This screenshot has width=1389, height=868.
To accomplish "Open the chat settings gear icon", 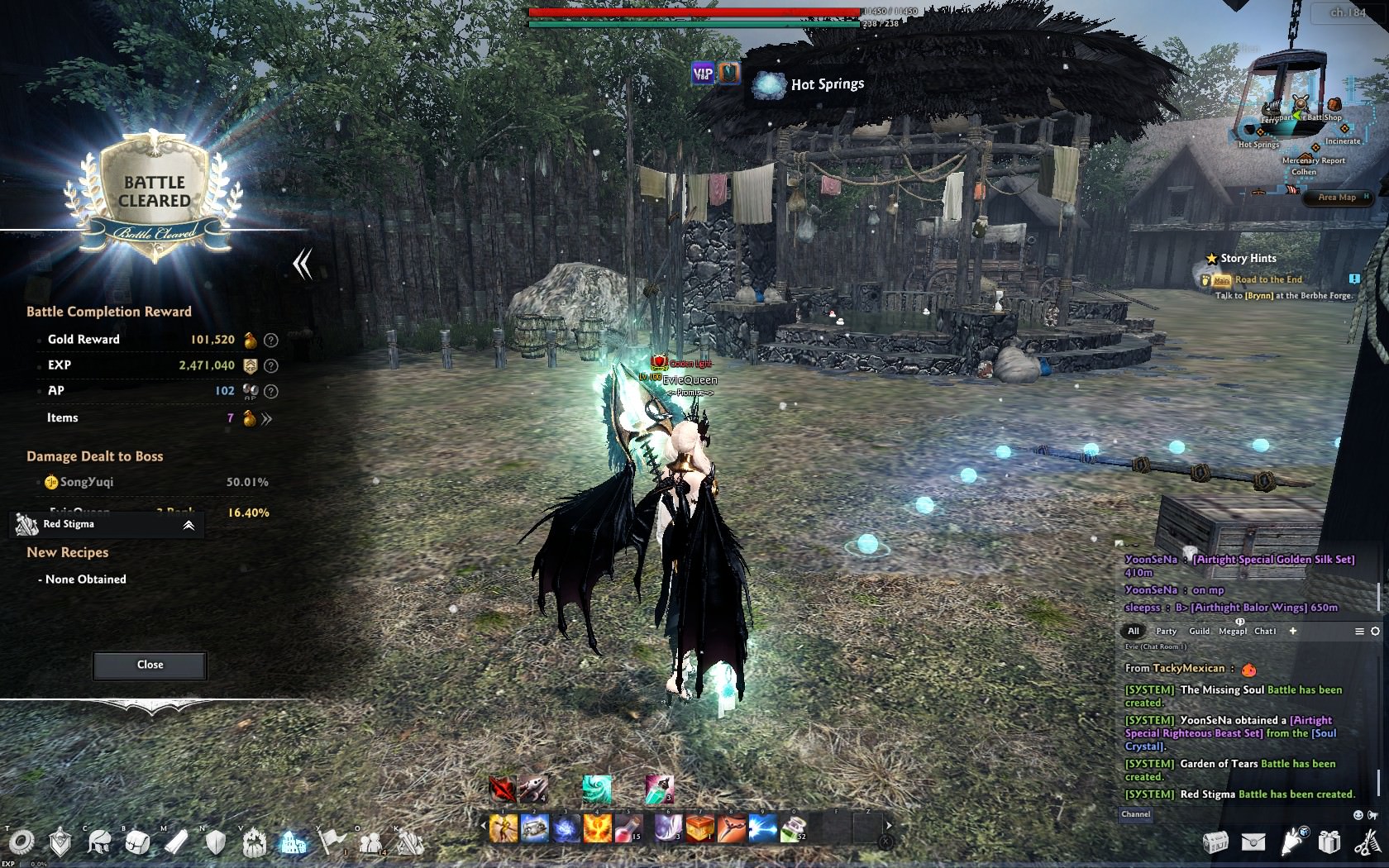I will click(1375, 632).
